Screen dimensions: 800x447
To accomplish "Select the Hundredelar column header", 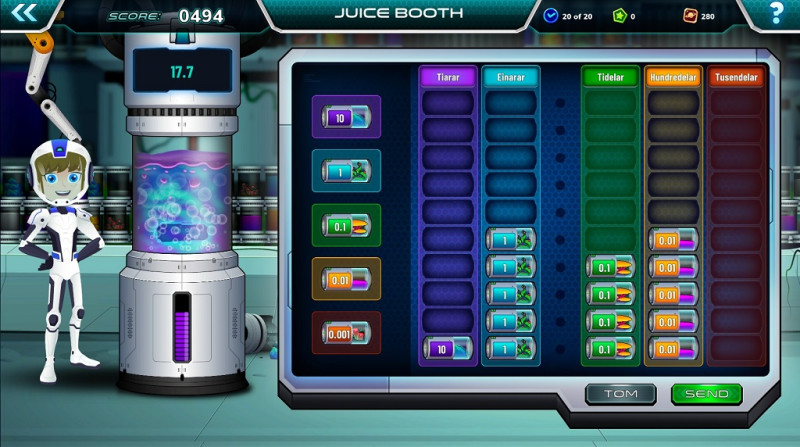I will point(673,77).
